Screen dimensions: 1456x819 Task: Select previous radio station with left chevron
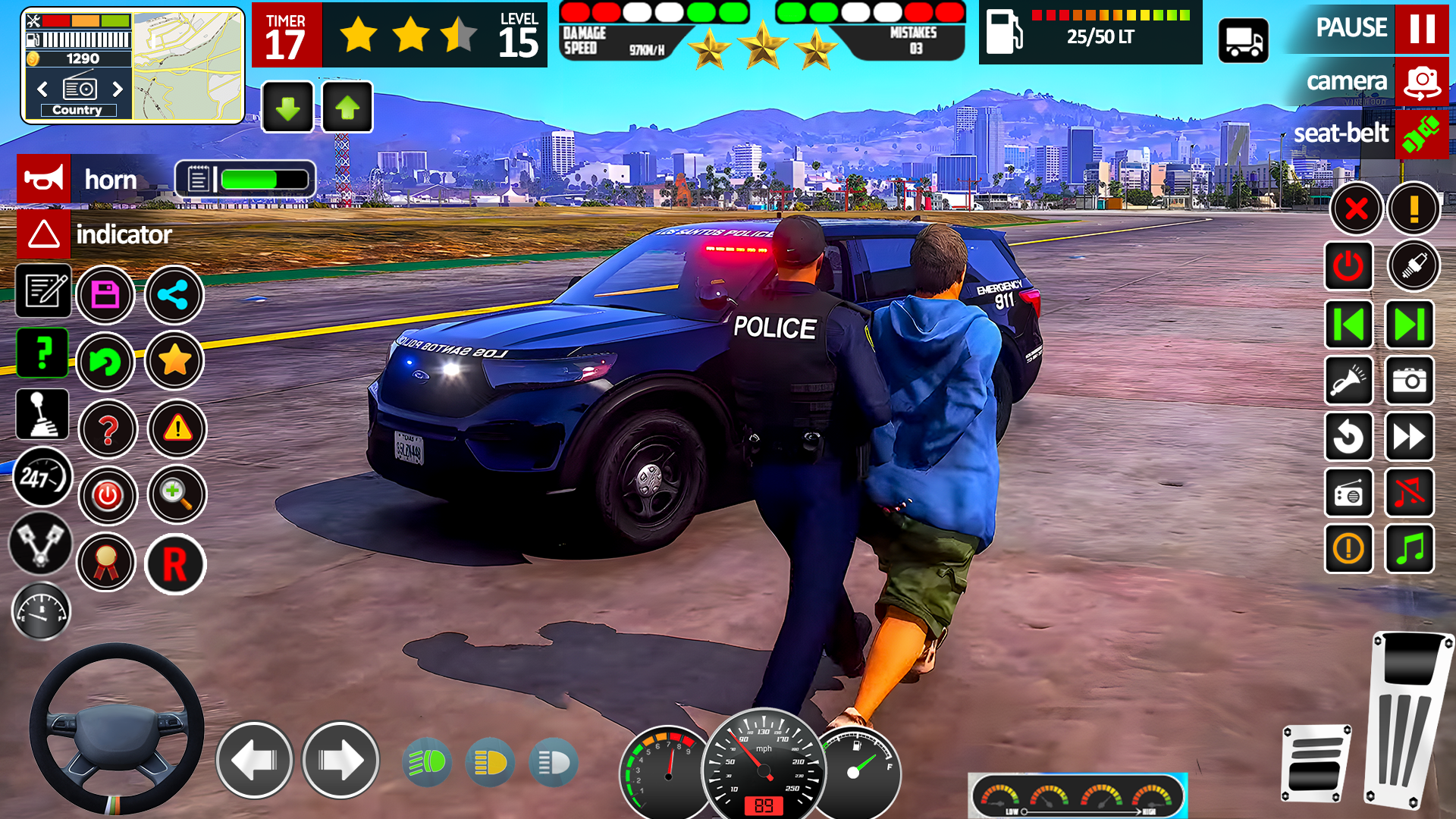click(x=41, y=89)
